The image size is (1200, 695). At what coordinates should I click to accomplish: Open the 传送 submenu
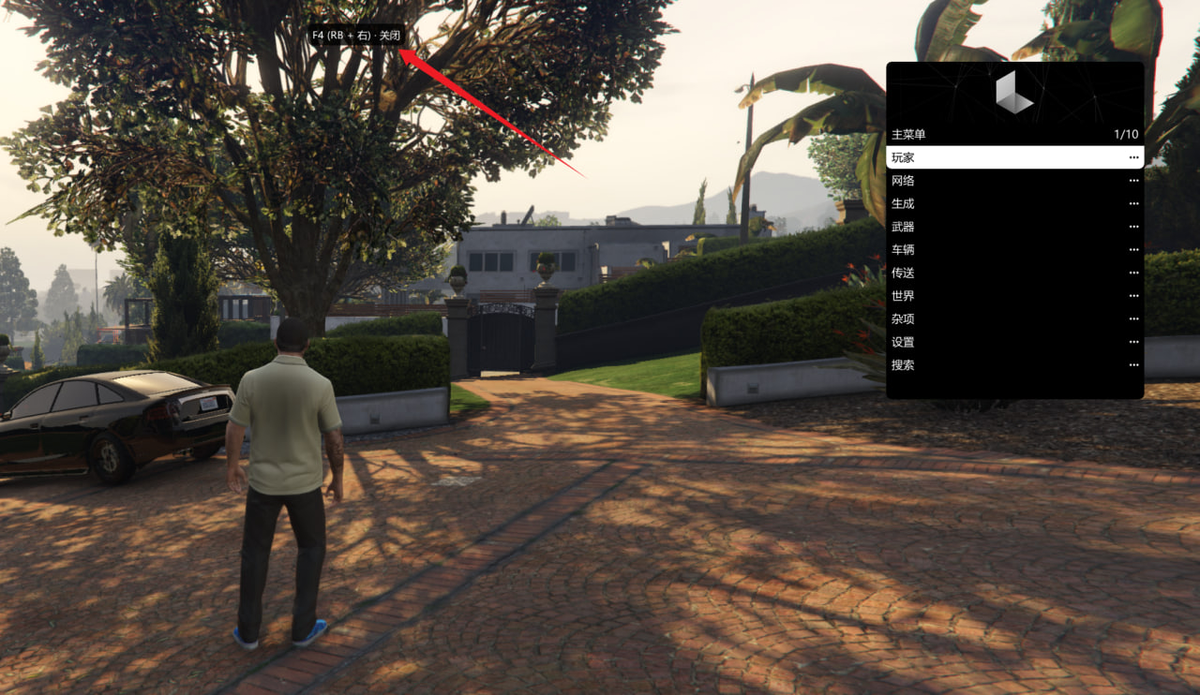point(1014,273)
